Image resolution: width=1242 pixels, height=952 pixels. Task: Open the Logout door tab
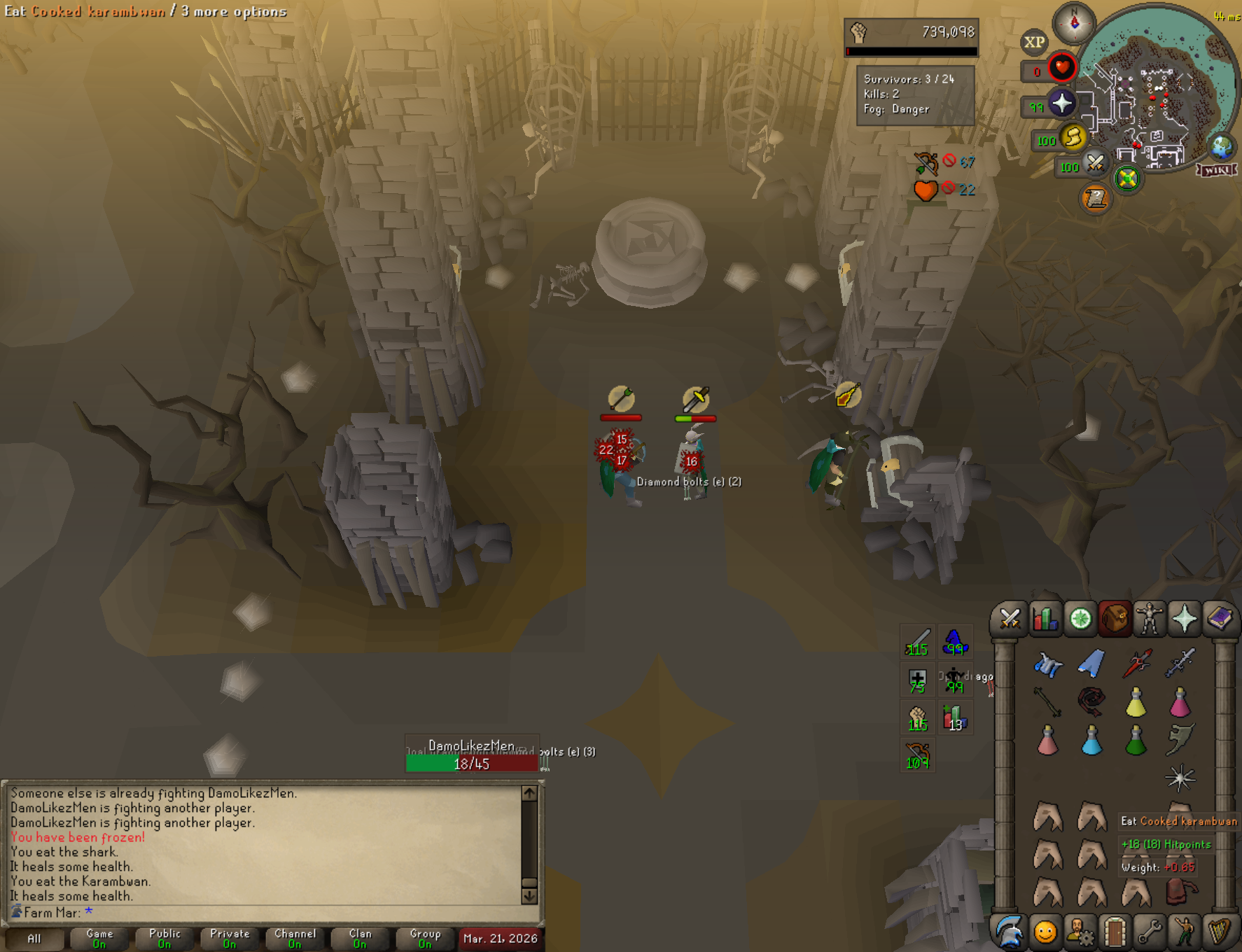pyautogui.click(x=1115, y=932)
